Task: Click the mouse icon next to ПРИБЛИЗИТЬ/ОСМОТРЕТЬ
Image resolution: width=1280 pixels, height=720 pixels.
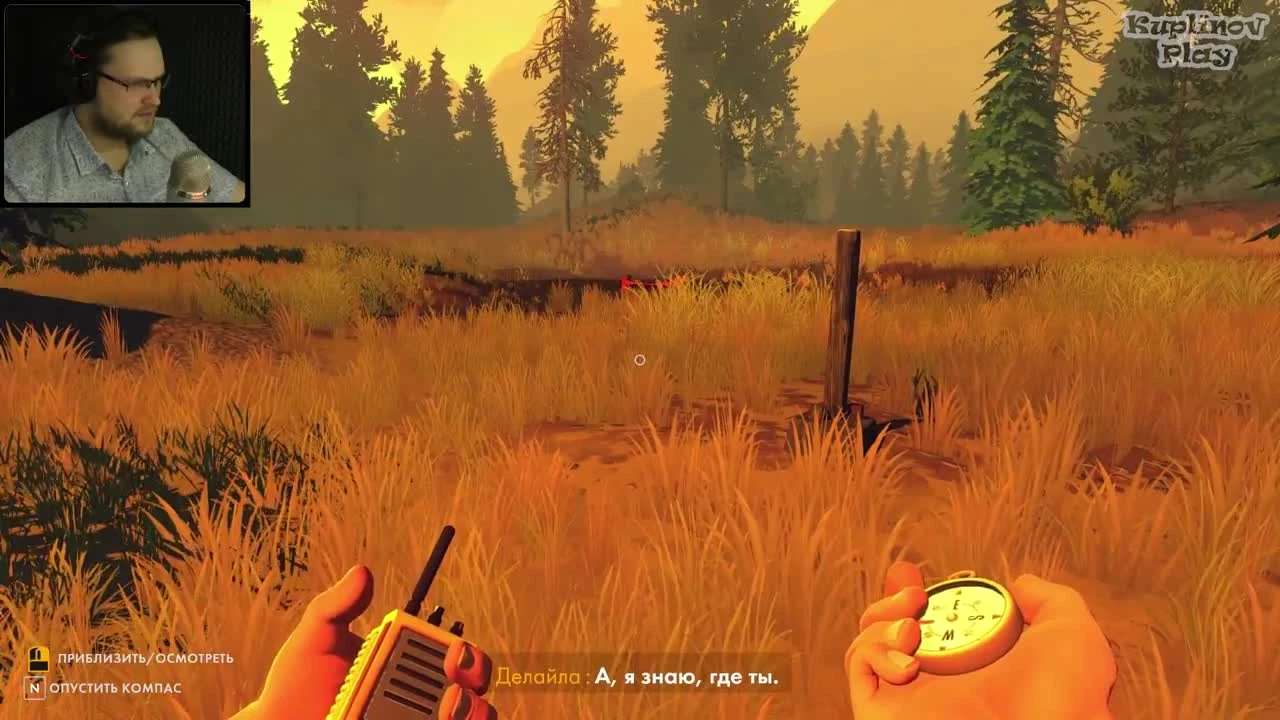Action: [40, 660]
